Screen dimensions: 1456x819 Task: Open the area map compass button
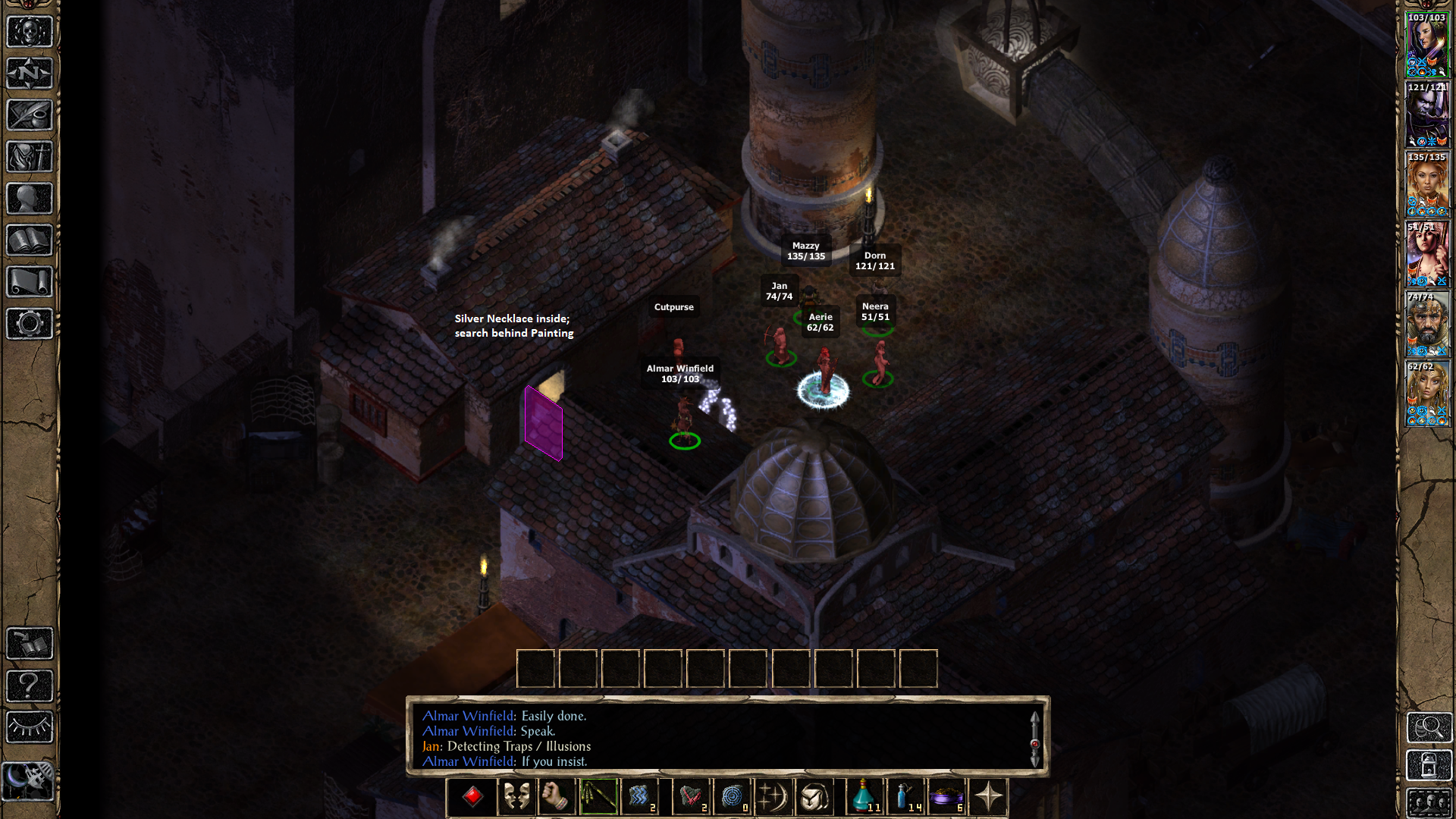[x=30, y=74]
